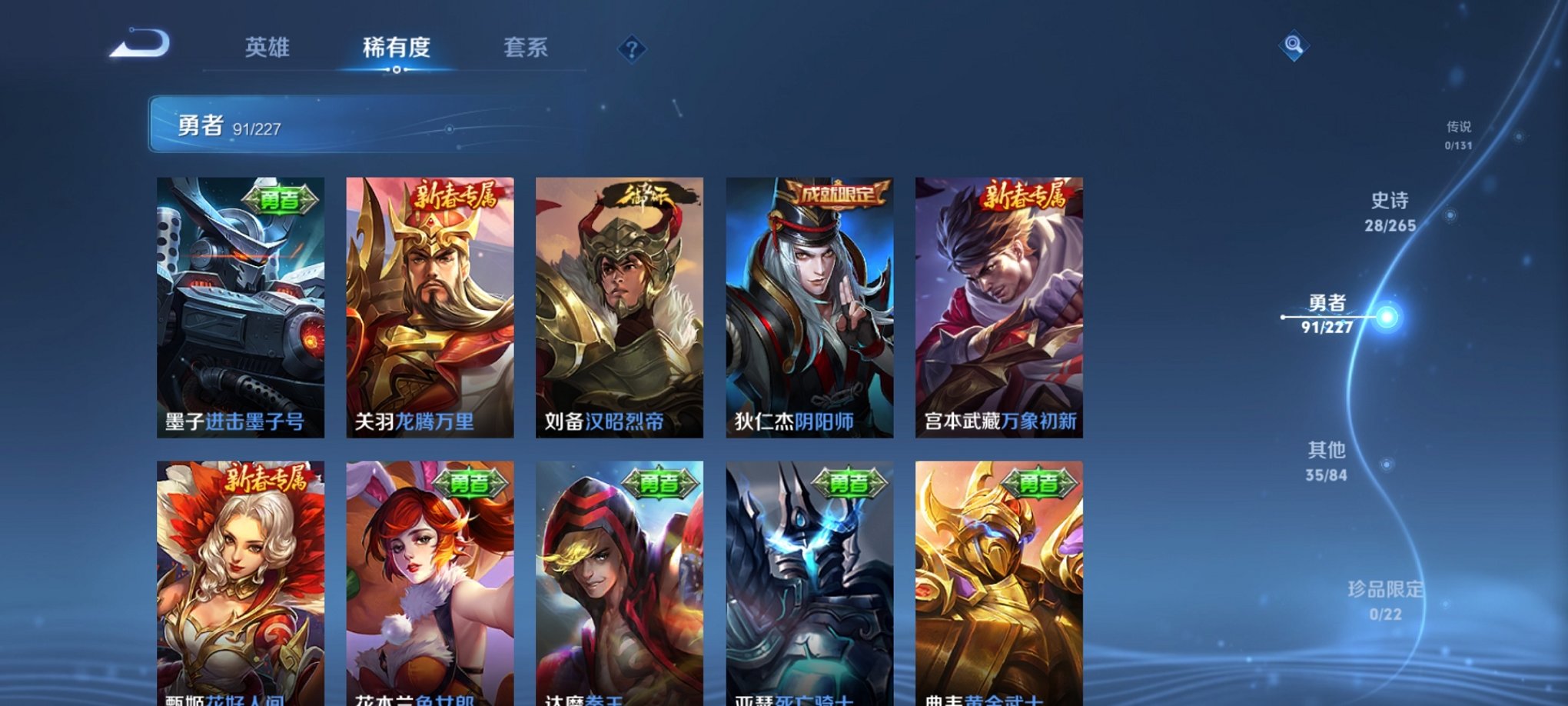
Task: Switch to the 英雄 tab
Action: point(266,48)
